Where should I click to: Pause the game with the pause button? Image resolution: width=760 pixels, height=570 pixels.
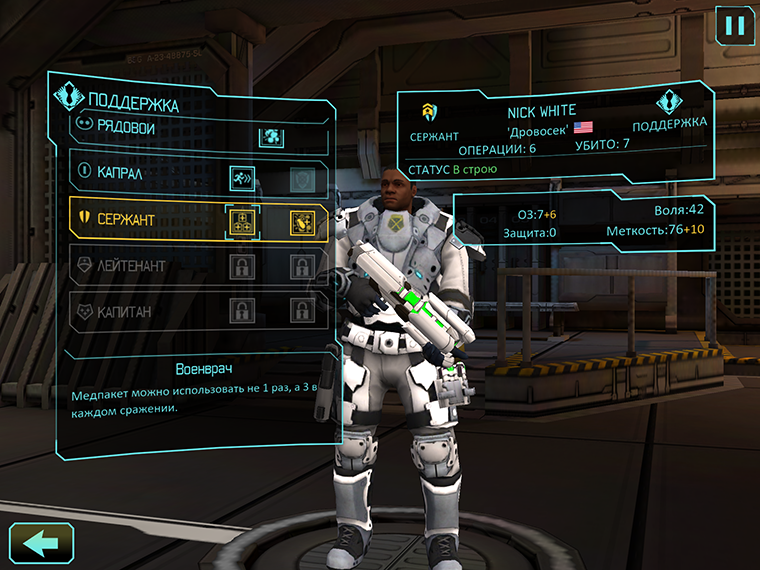coord(735,24)
